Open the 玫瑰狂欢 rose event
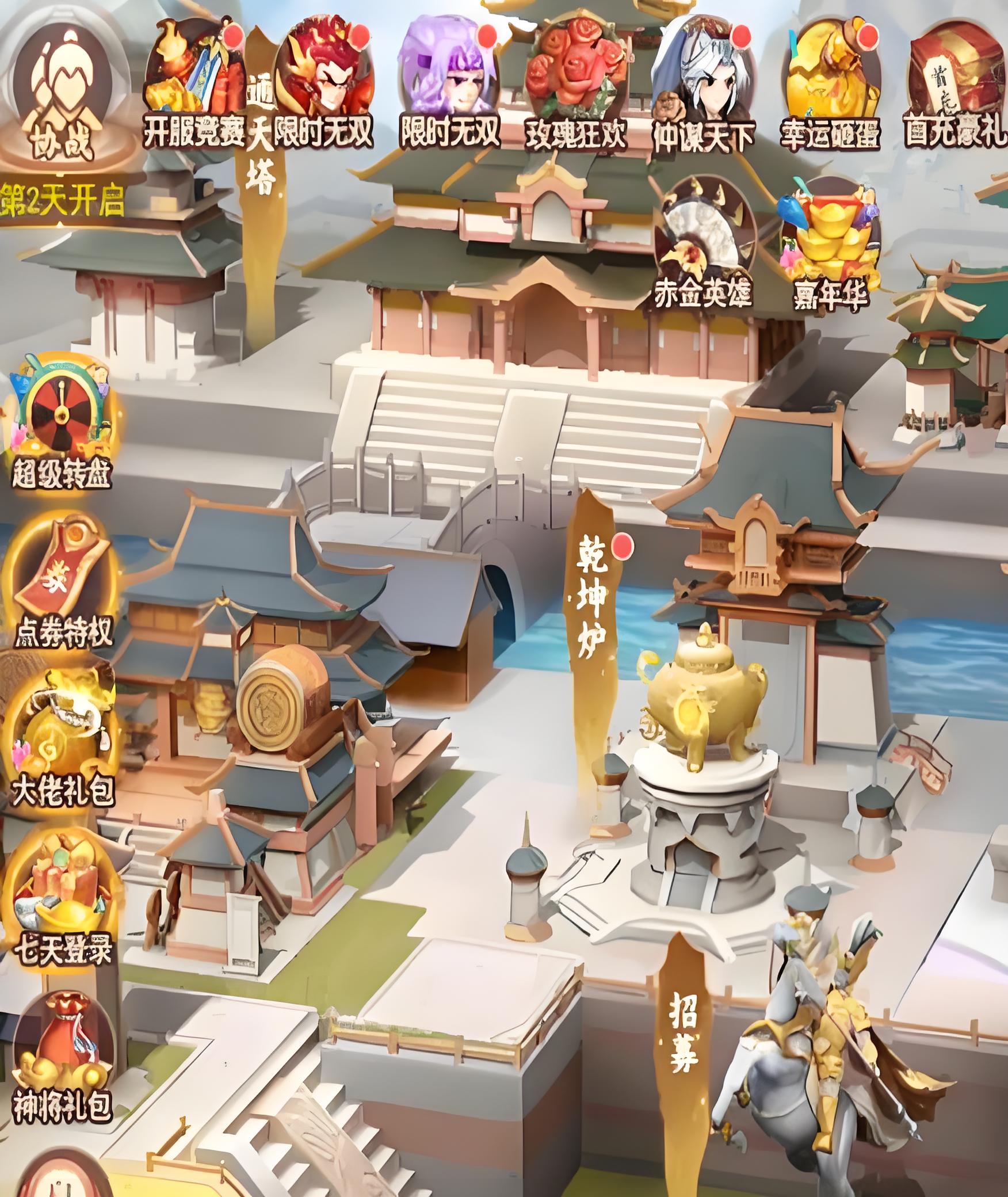 575,81
